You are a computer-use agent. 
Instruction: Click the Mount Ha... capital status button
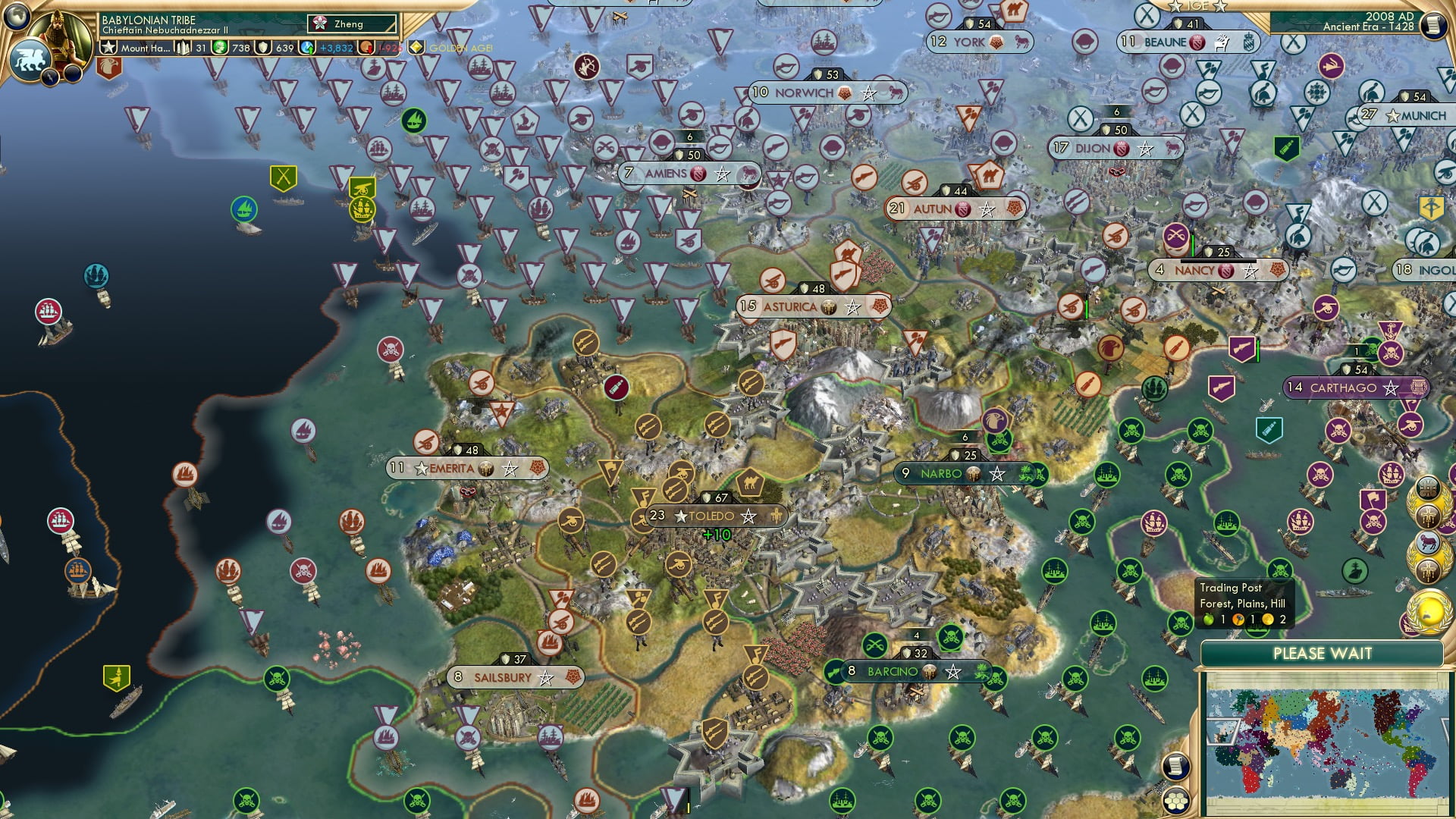tap(146, 48)
